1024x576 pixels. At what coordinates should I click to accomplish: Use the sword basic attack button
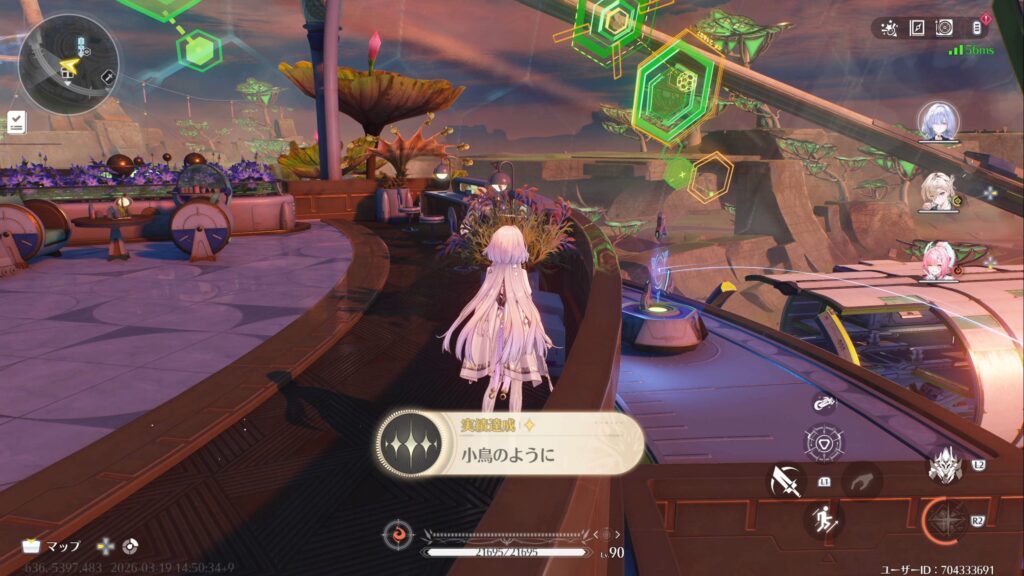pos(786,482)
